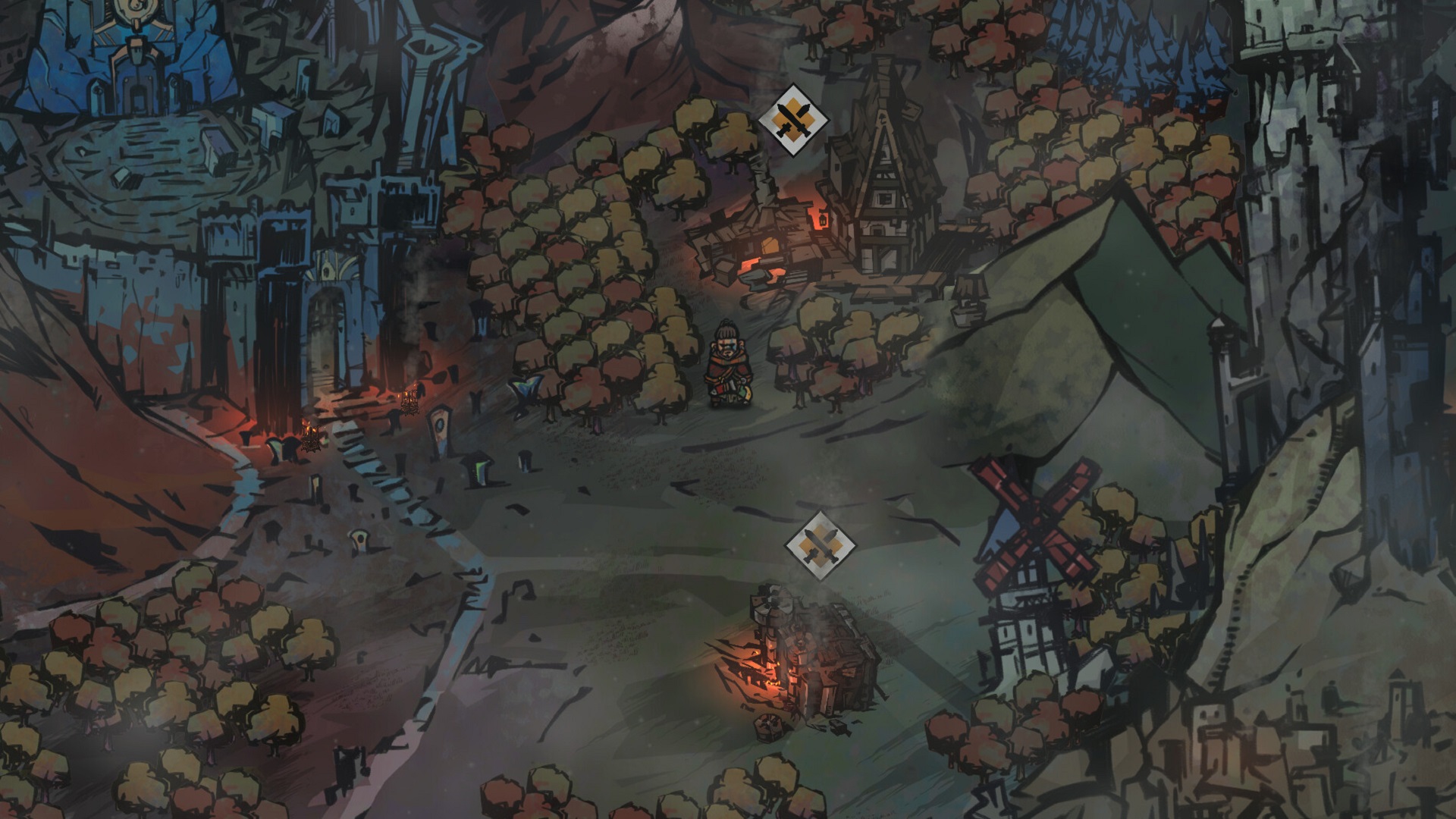The image size is (1456, 819).
Task: Select the crossed-swords battle marker near the timber house
Action: (793, 120)
